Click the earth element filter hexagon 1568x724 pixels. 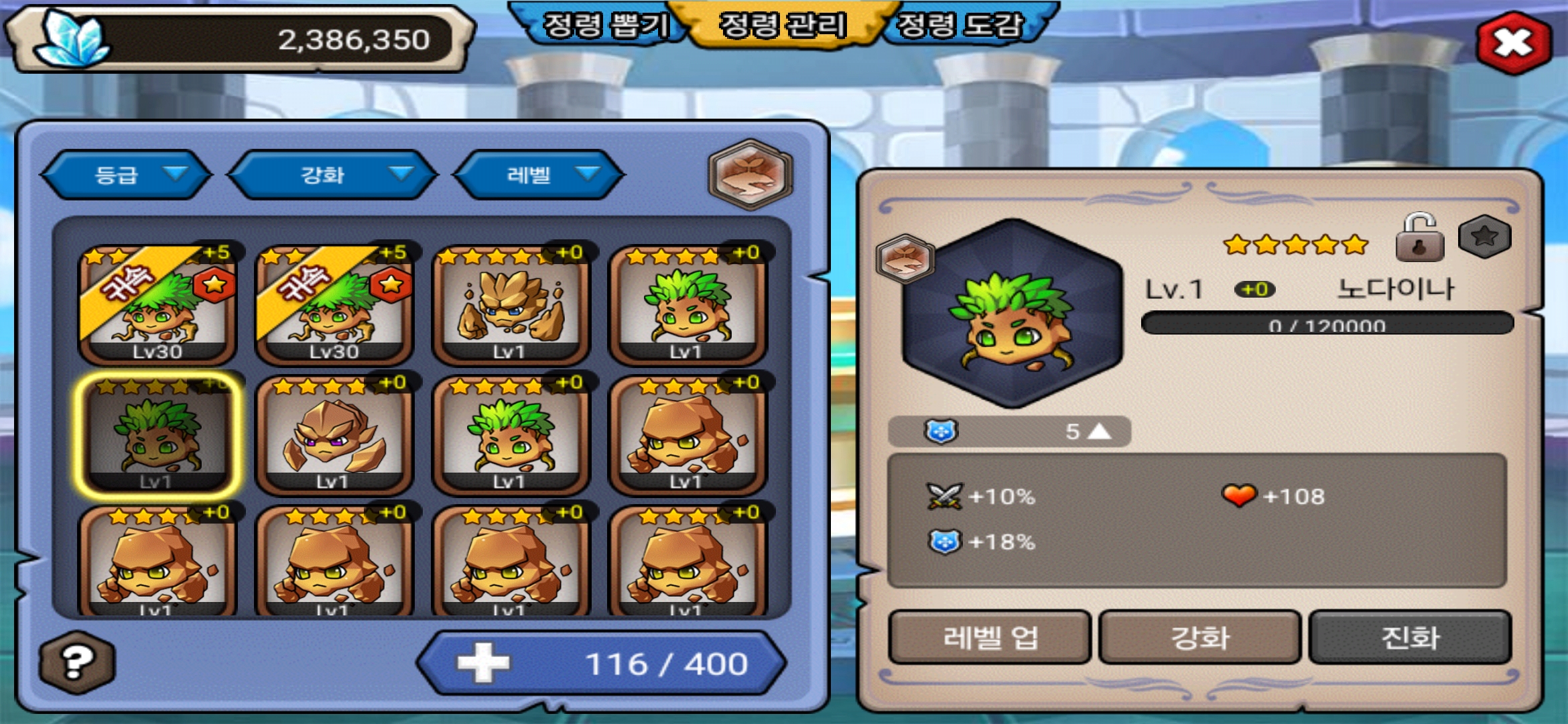750,174
